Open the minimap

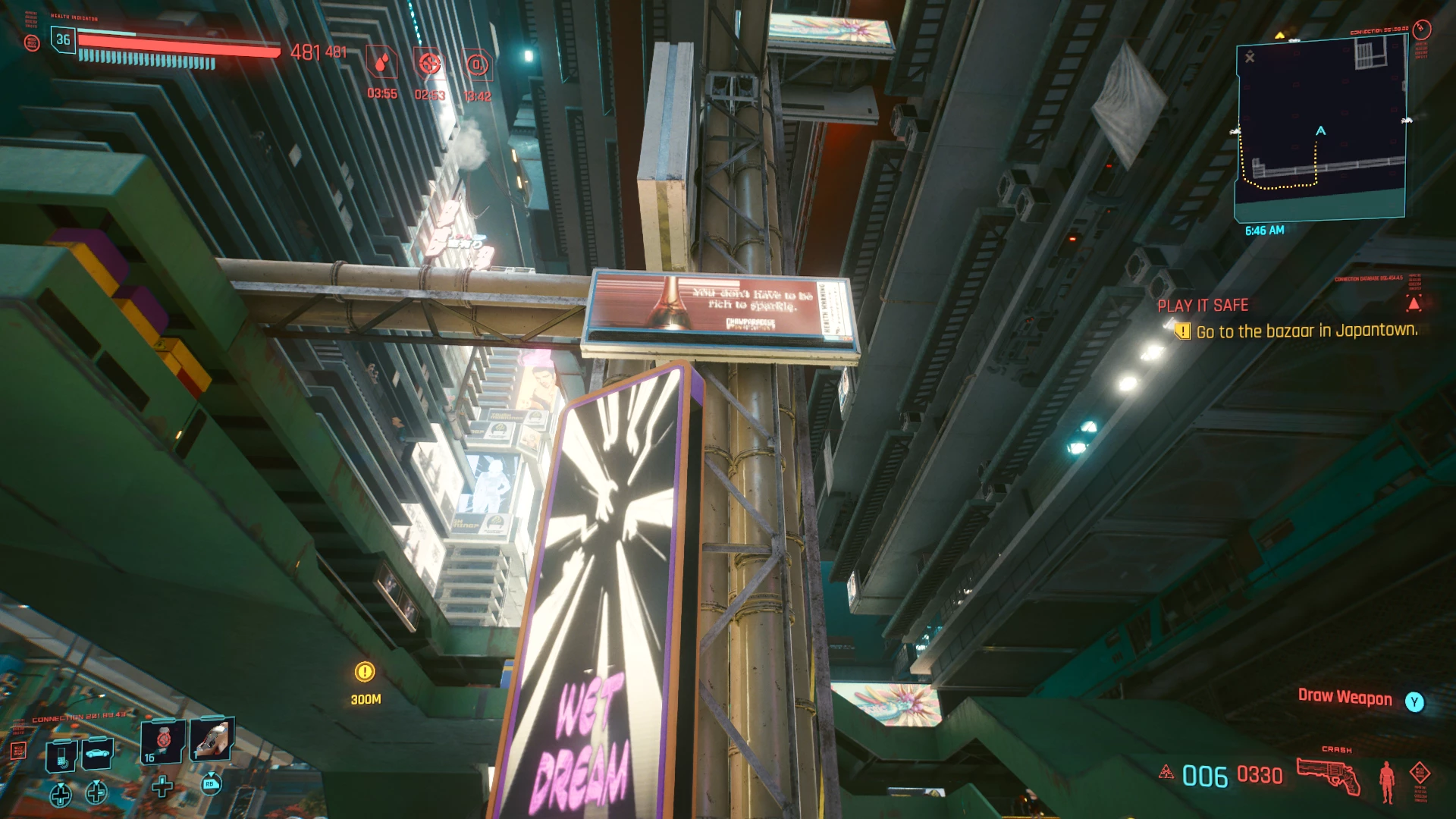click(1321, 129)
